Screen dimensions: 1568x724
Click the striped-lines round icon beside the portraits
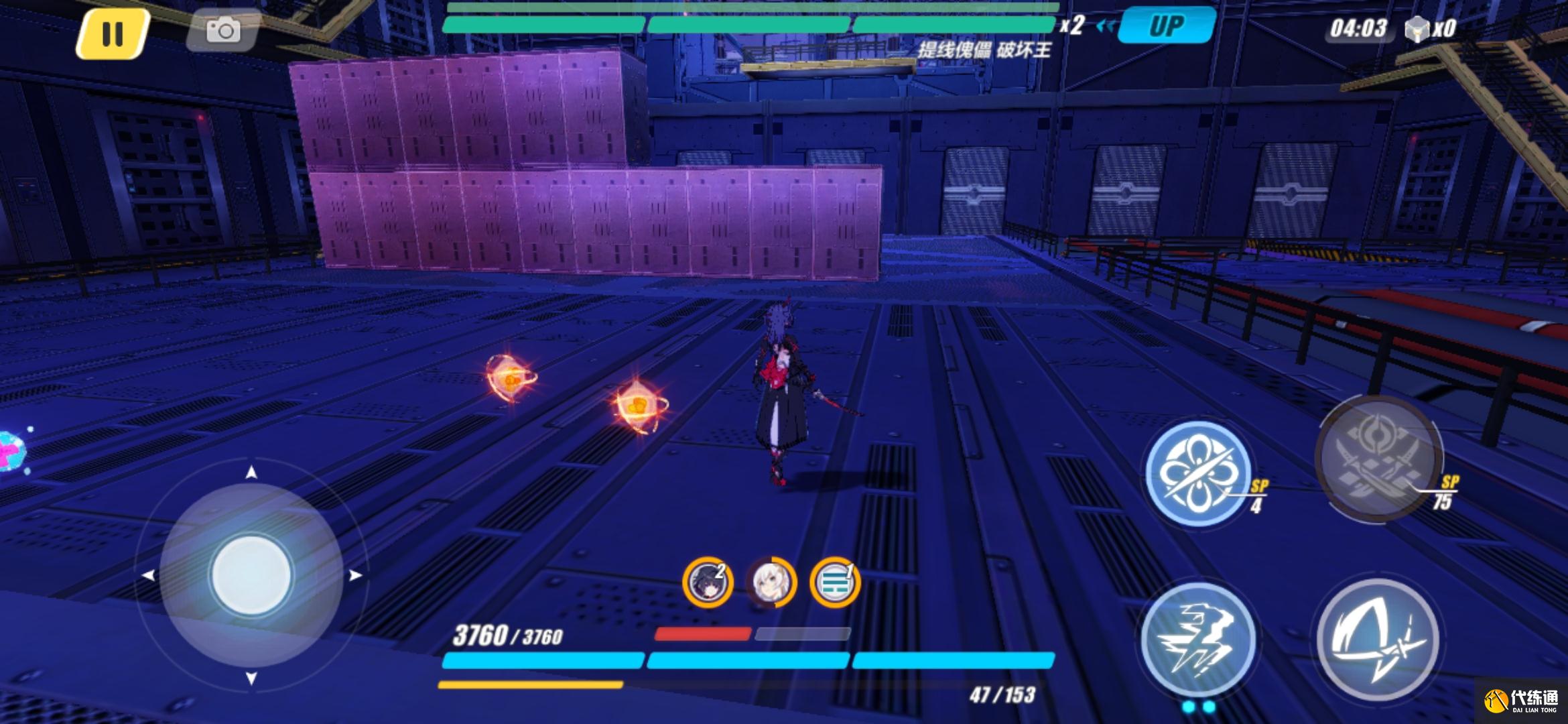click(x=835, y=582)
